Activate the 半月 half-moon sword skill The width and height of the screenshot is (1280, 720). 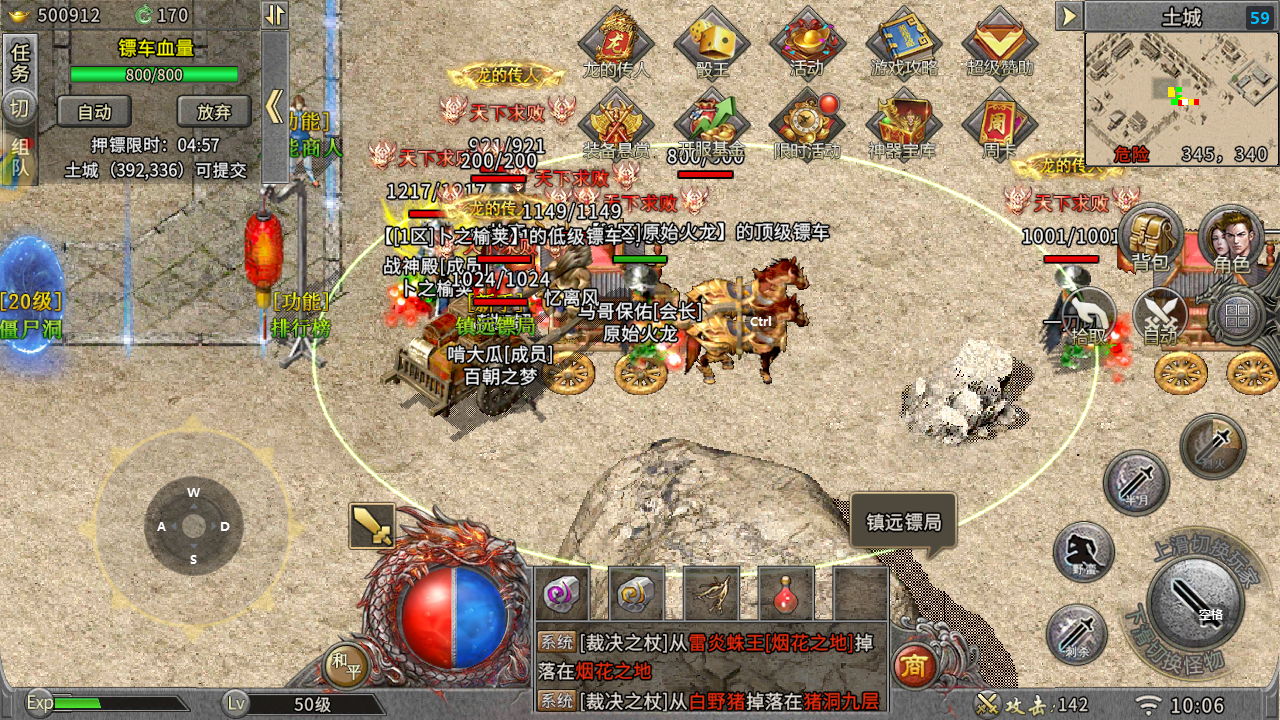[x=1136, y=483]
